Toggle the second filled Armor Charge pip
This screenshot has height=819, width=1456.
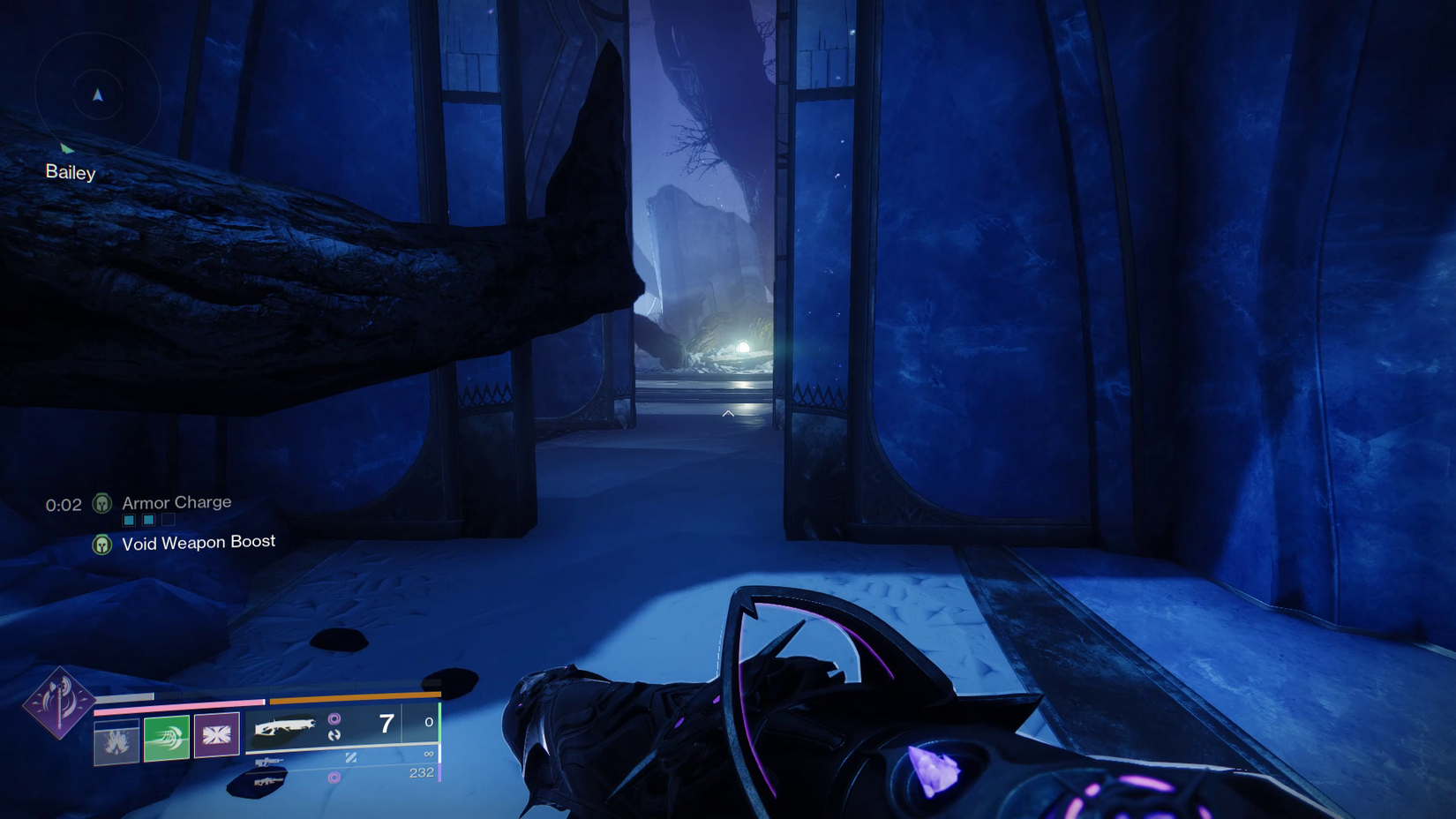coord(147,520)
